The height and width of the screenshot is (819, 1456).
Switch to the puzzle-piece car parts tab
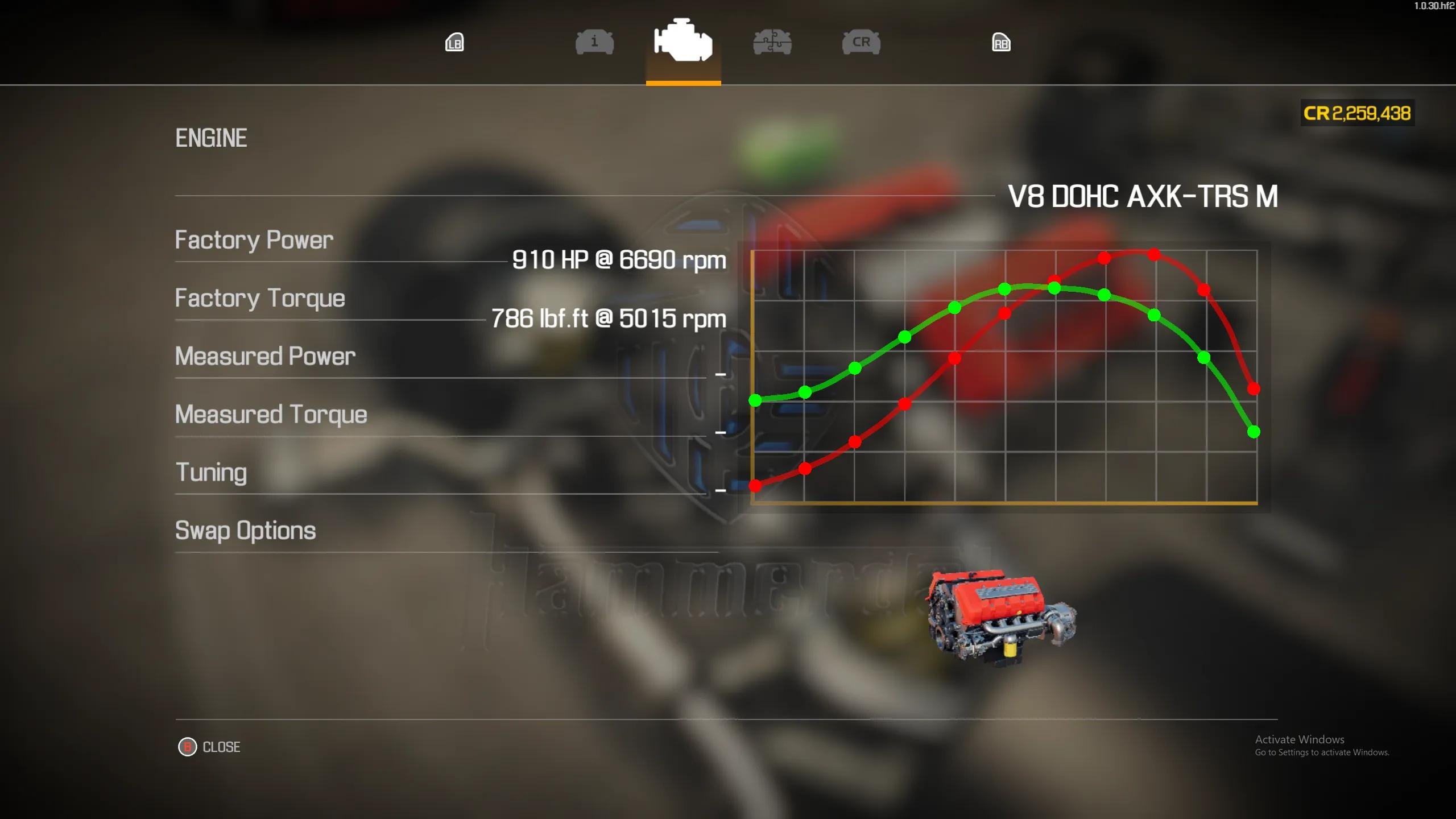(x=772, y=43)
